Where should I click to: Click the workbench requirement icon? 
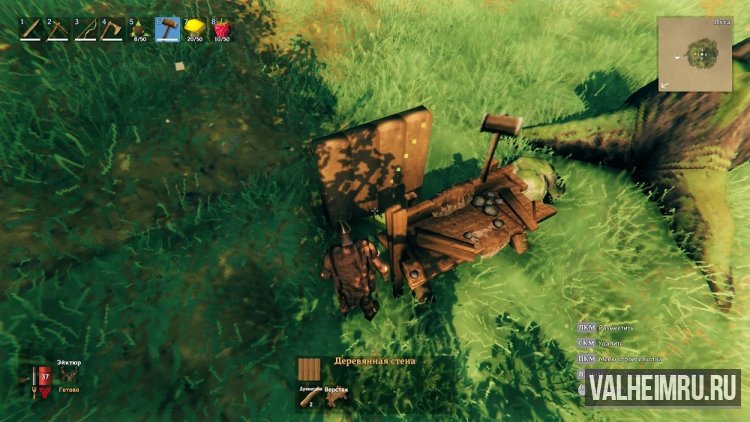tap(337, 396)
